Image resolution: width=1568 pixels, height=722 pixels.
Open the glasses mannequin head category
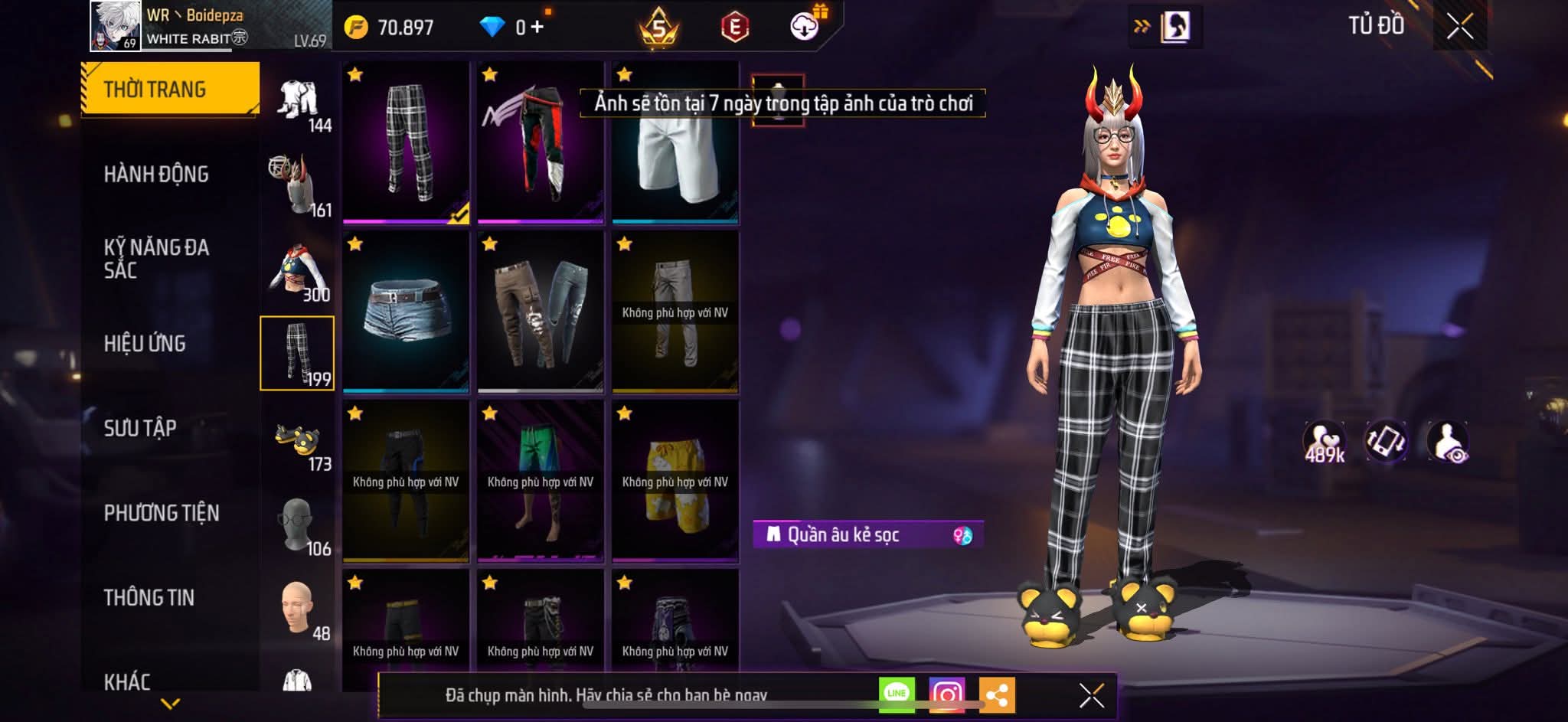tap(298, 525)
